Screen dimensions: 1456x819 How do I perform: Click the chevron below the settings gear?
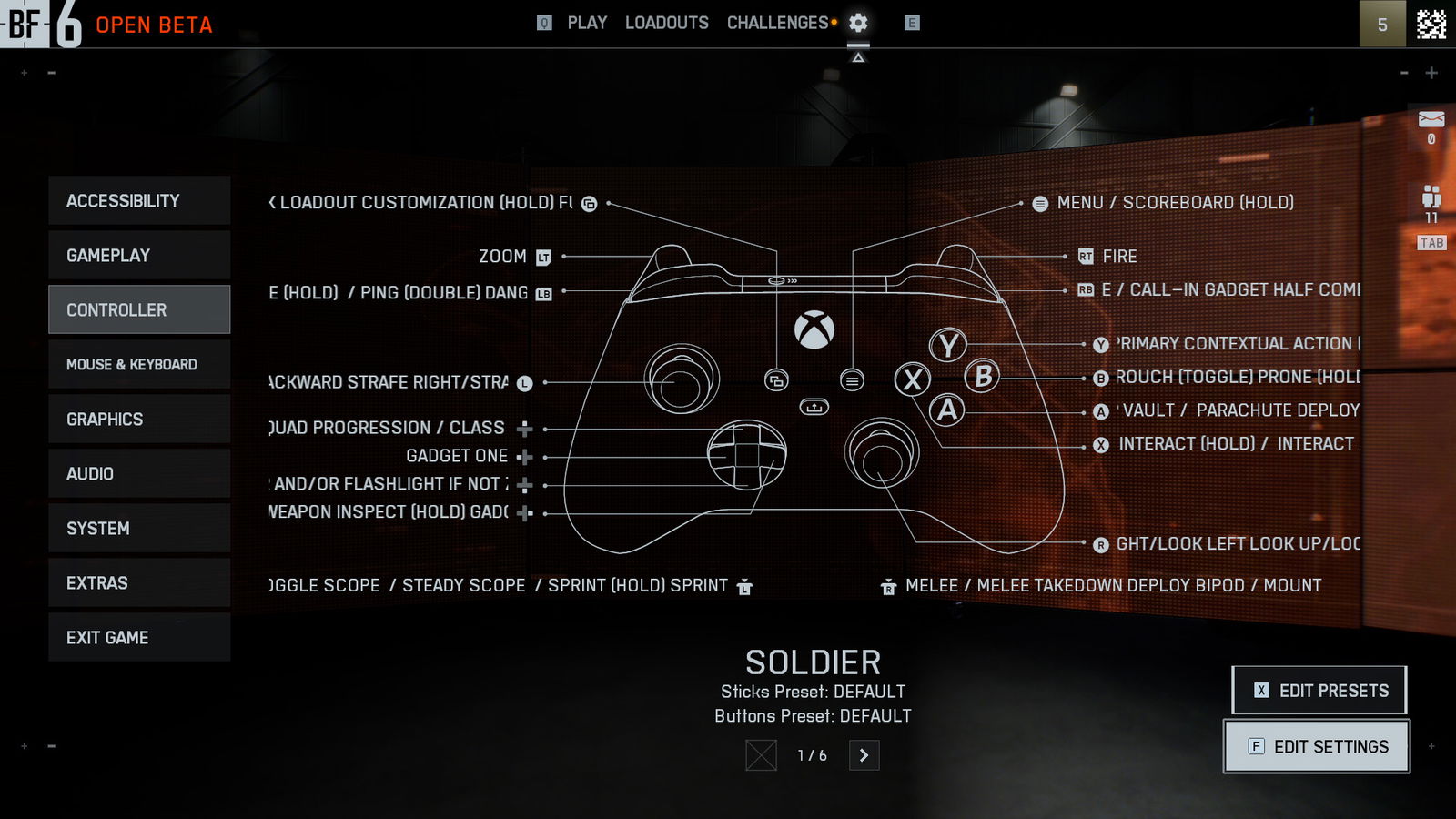coord(859,56)
